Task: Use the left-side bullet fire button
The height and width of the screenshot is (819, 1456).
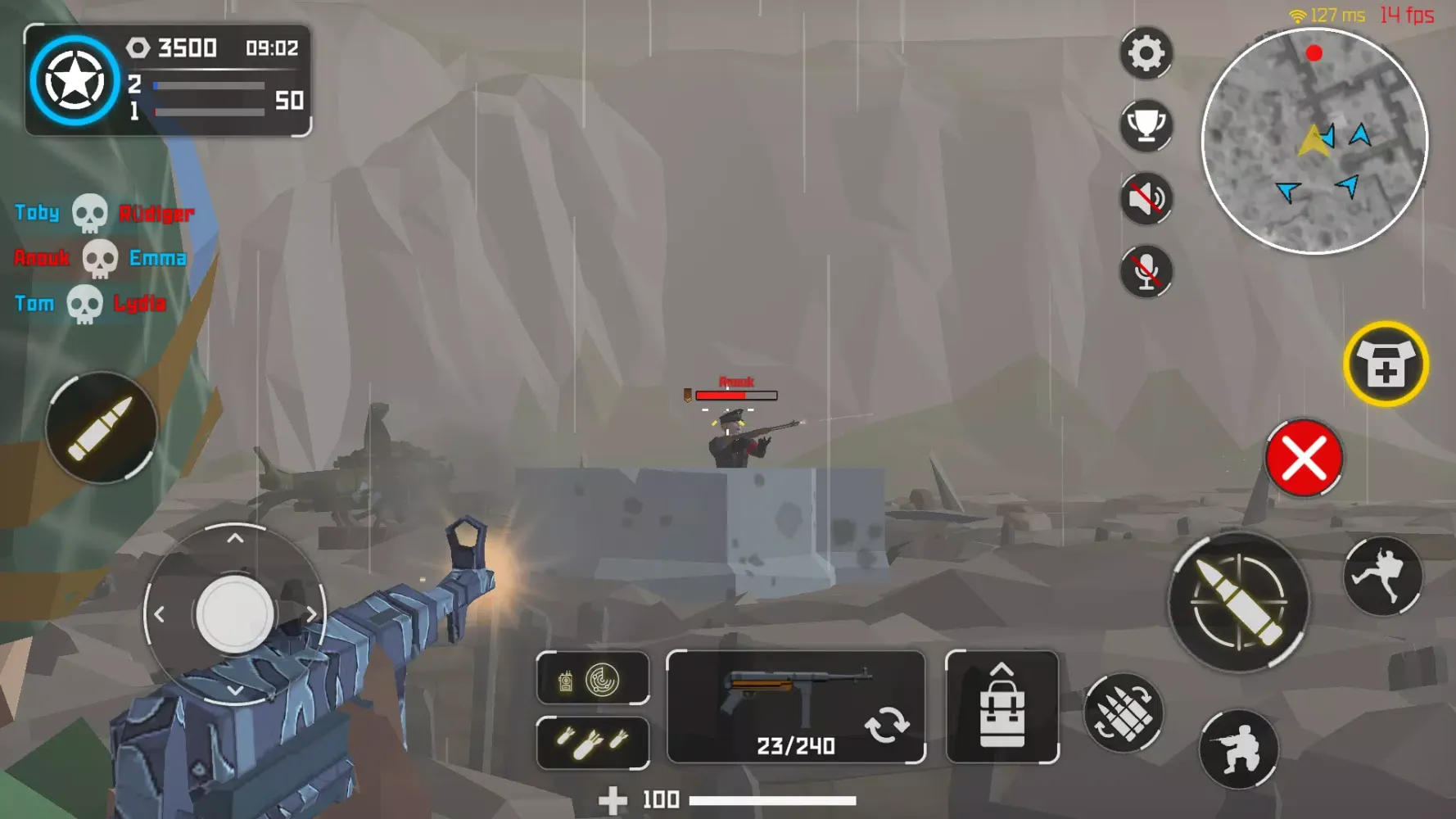Action: click(100, 426)
